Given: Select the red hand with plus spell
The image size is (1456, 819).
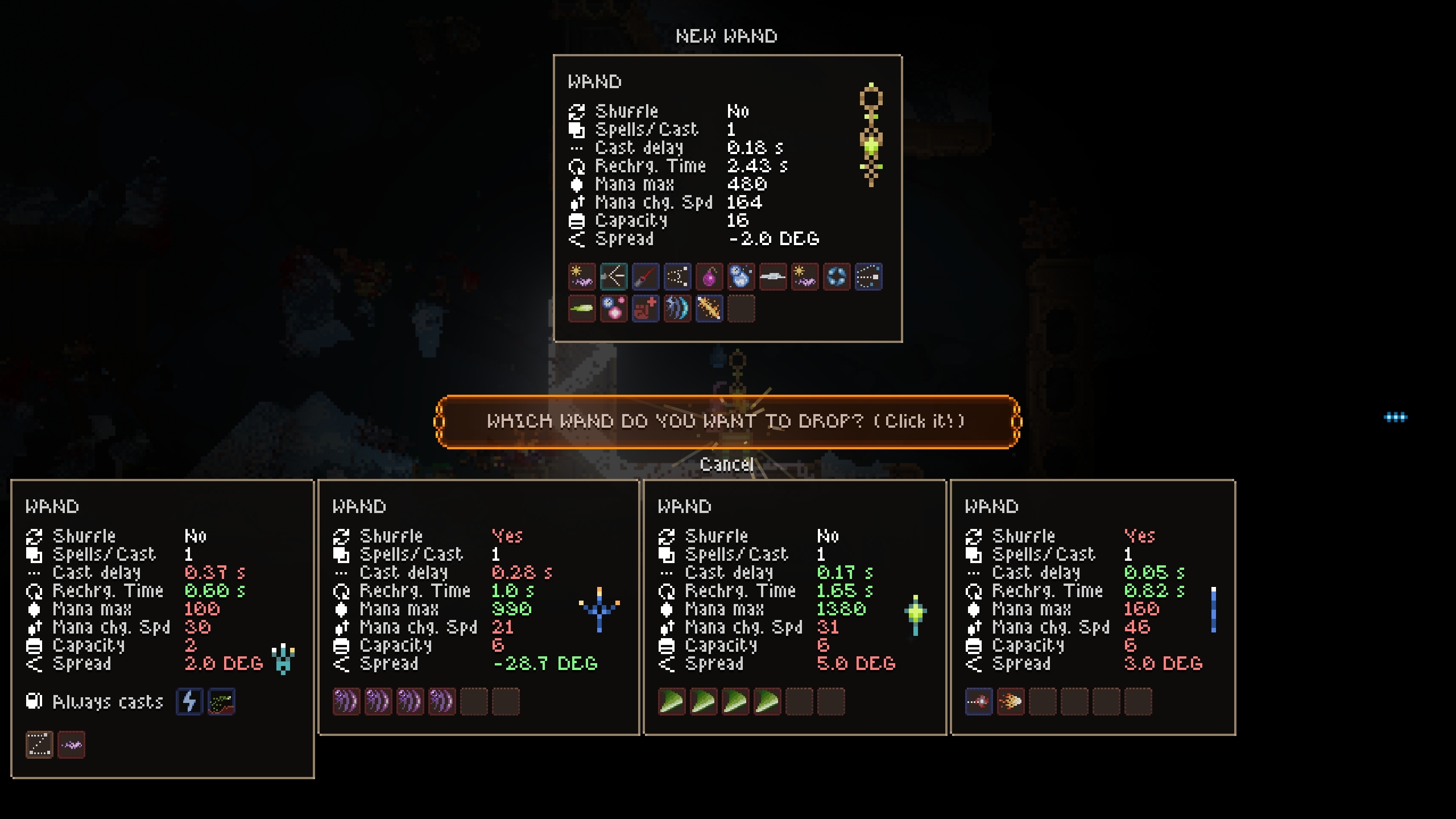Looking at the screenshot, I should click(x=646, y=309).
